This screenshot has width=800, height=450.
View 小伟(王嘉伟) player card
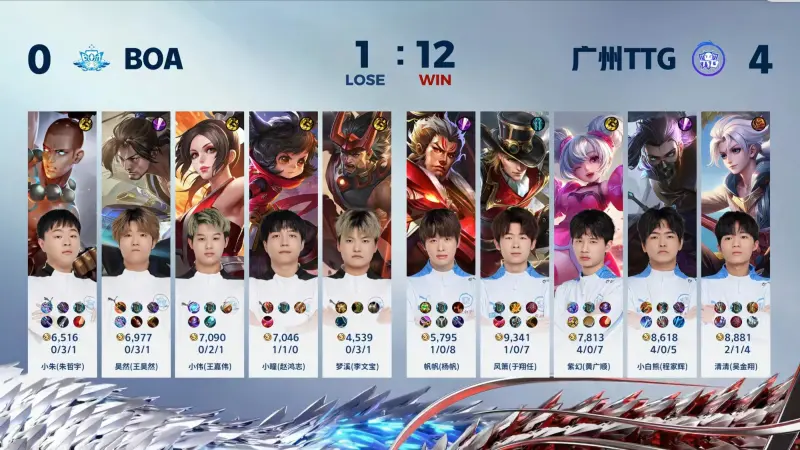209,240
